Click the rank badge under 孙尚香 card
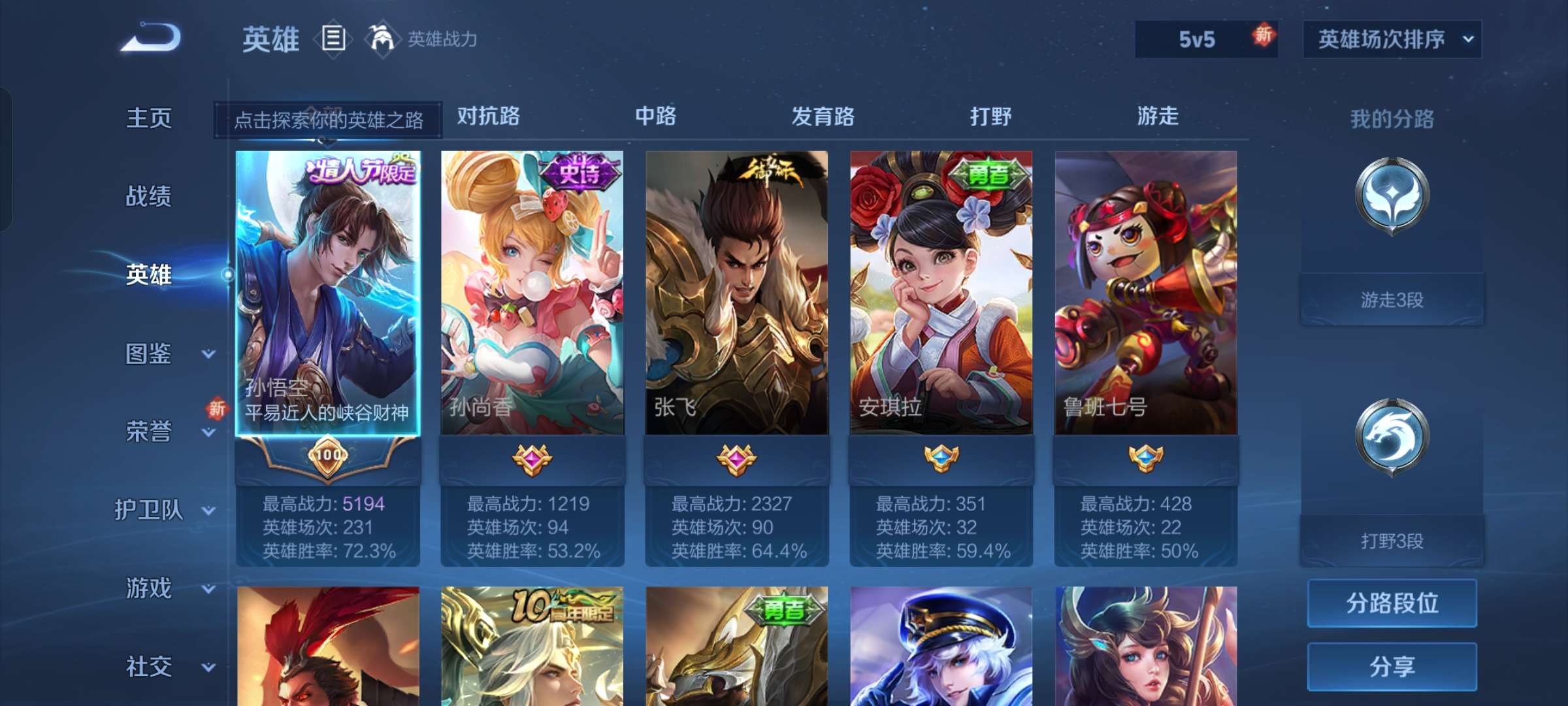1568x706 pixels. pyautogui.click(x=533, y=460)
